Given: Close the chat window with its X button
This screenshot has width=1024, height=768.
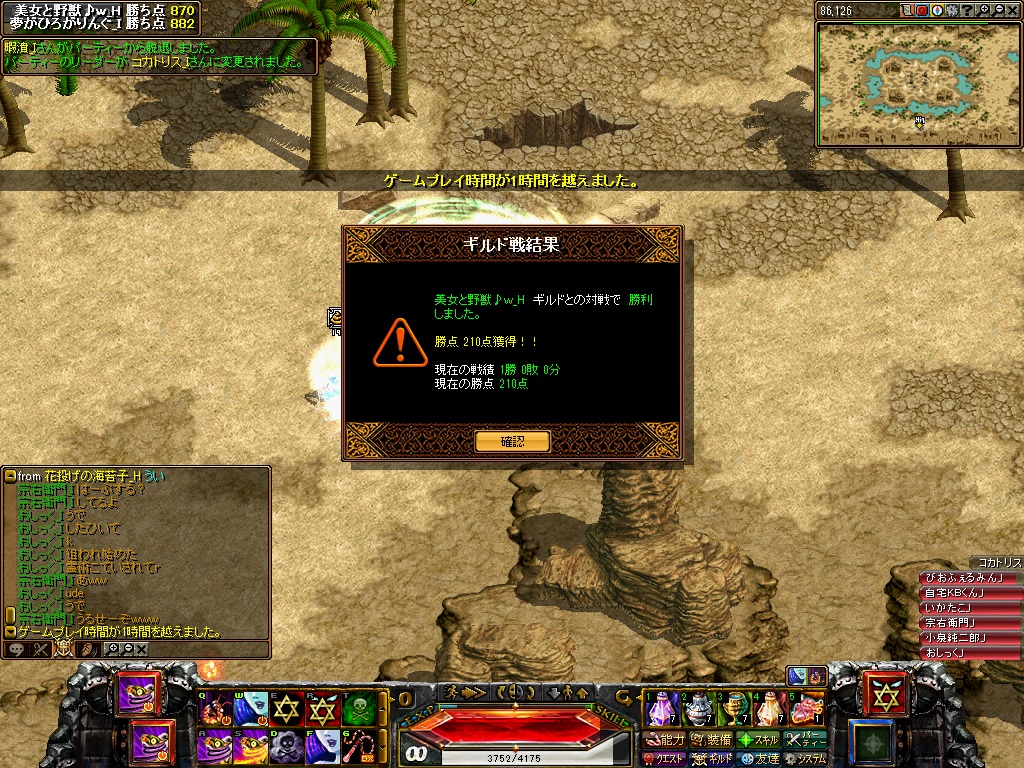Looking at the screenshot, I should [x=141, y=649].
